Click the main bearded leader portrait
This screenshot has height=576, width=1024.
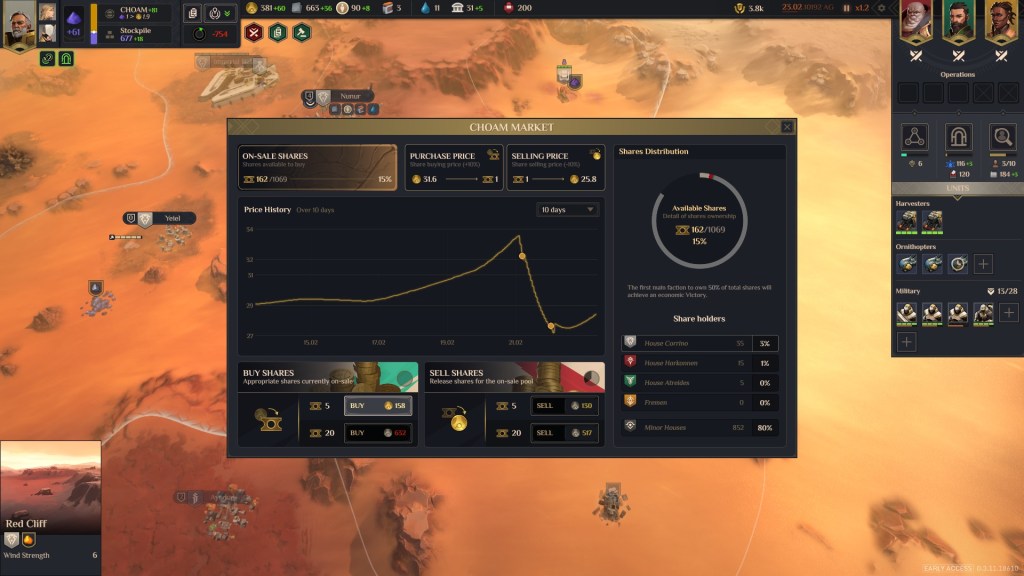[x=19, y=26]
